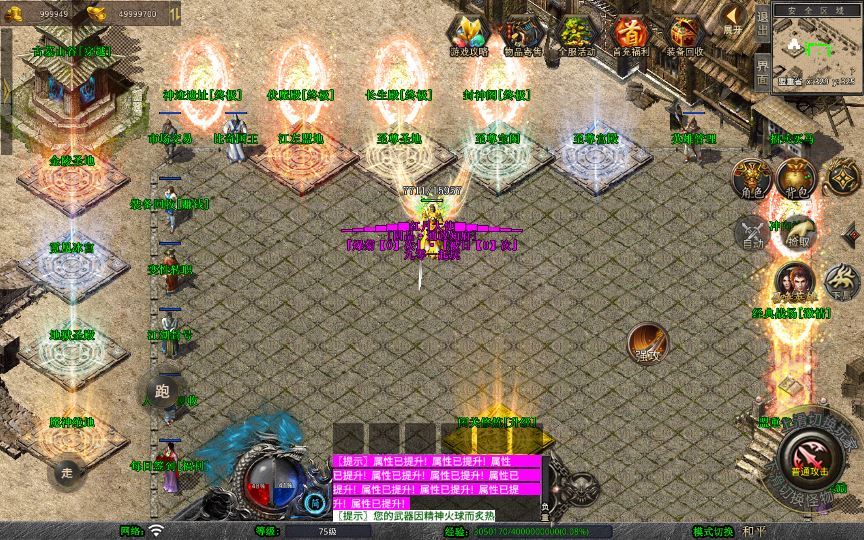The height and width of the screenshot is (540, 864).
Task: Open the 背包 bag inventory
Action: 795,178
